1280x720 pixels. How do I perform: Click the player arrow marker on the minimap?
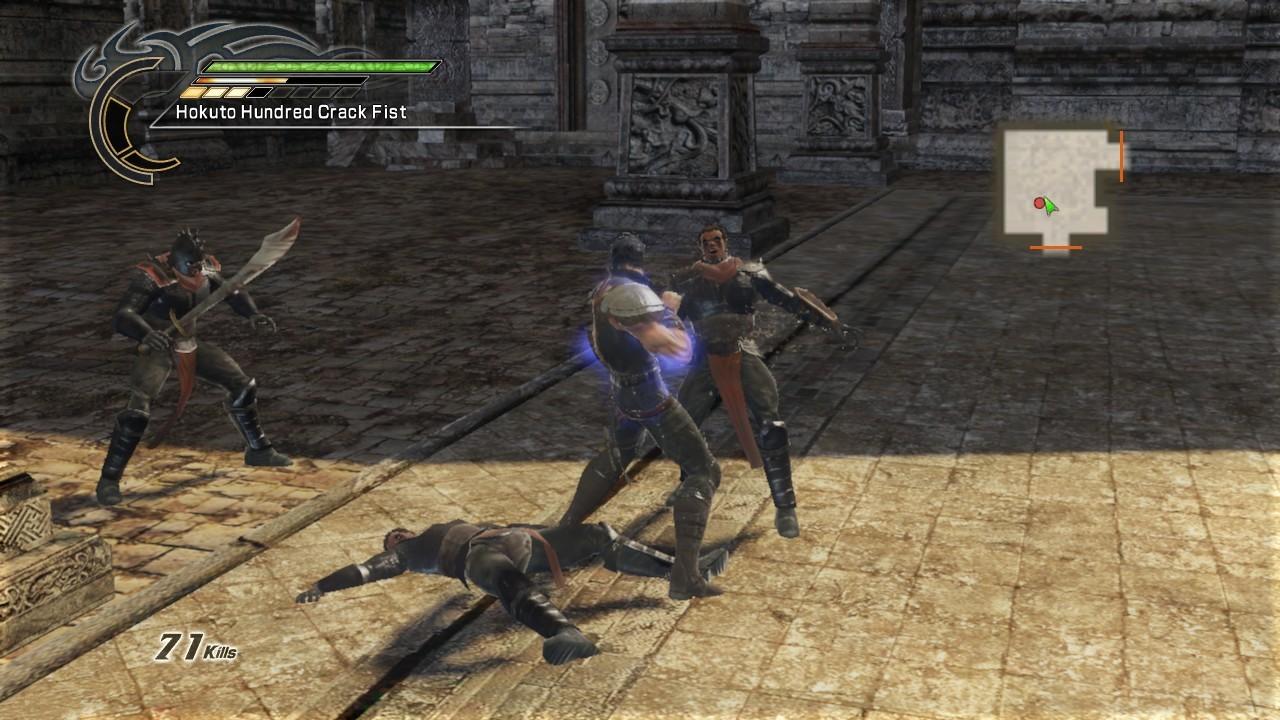1050,207
